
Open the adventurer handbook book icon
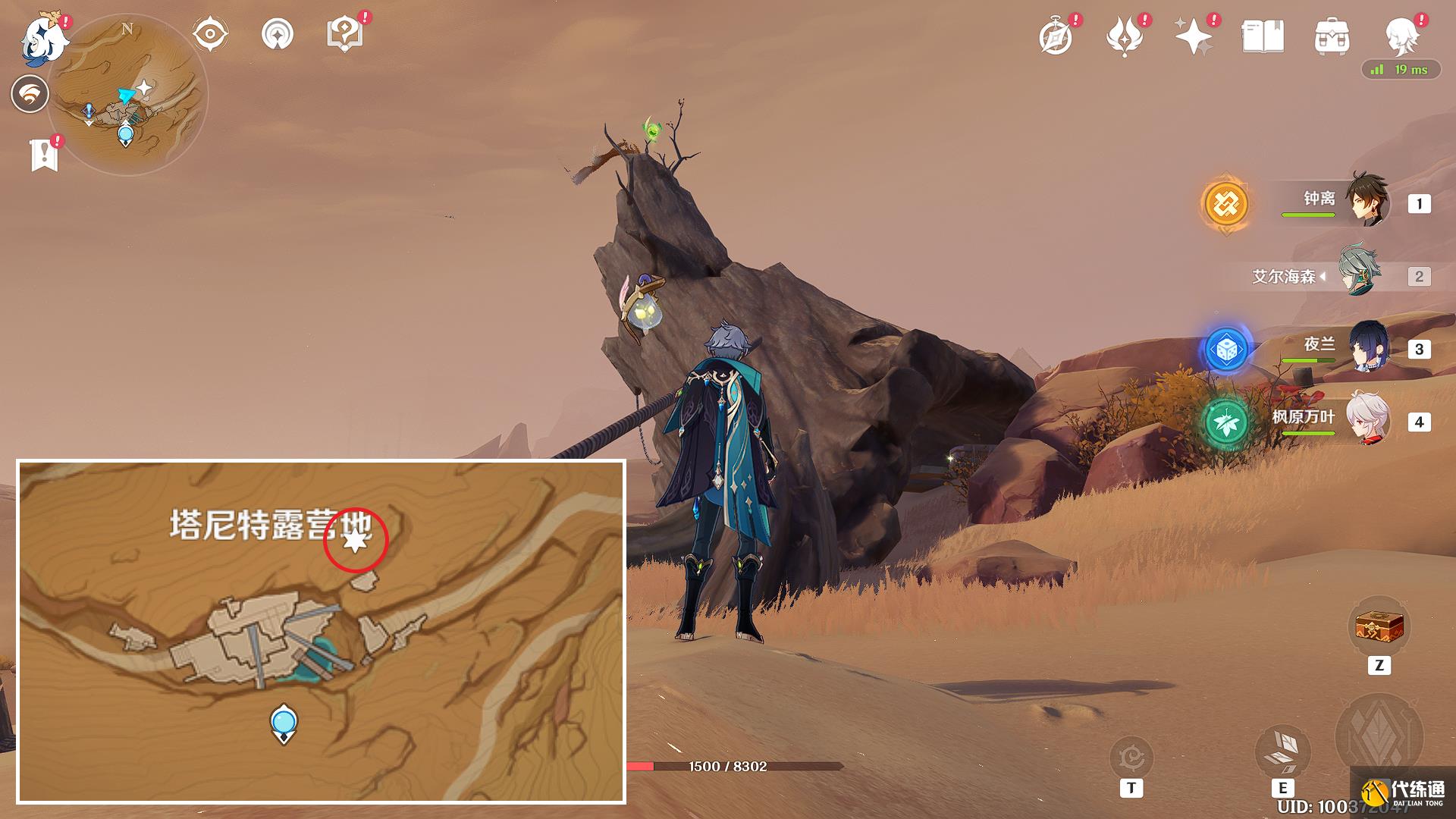tap(1263, 36)
